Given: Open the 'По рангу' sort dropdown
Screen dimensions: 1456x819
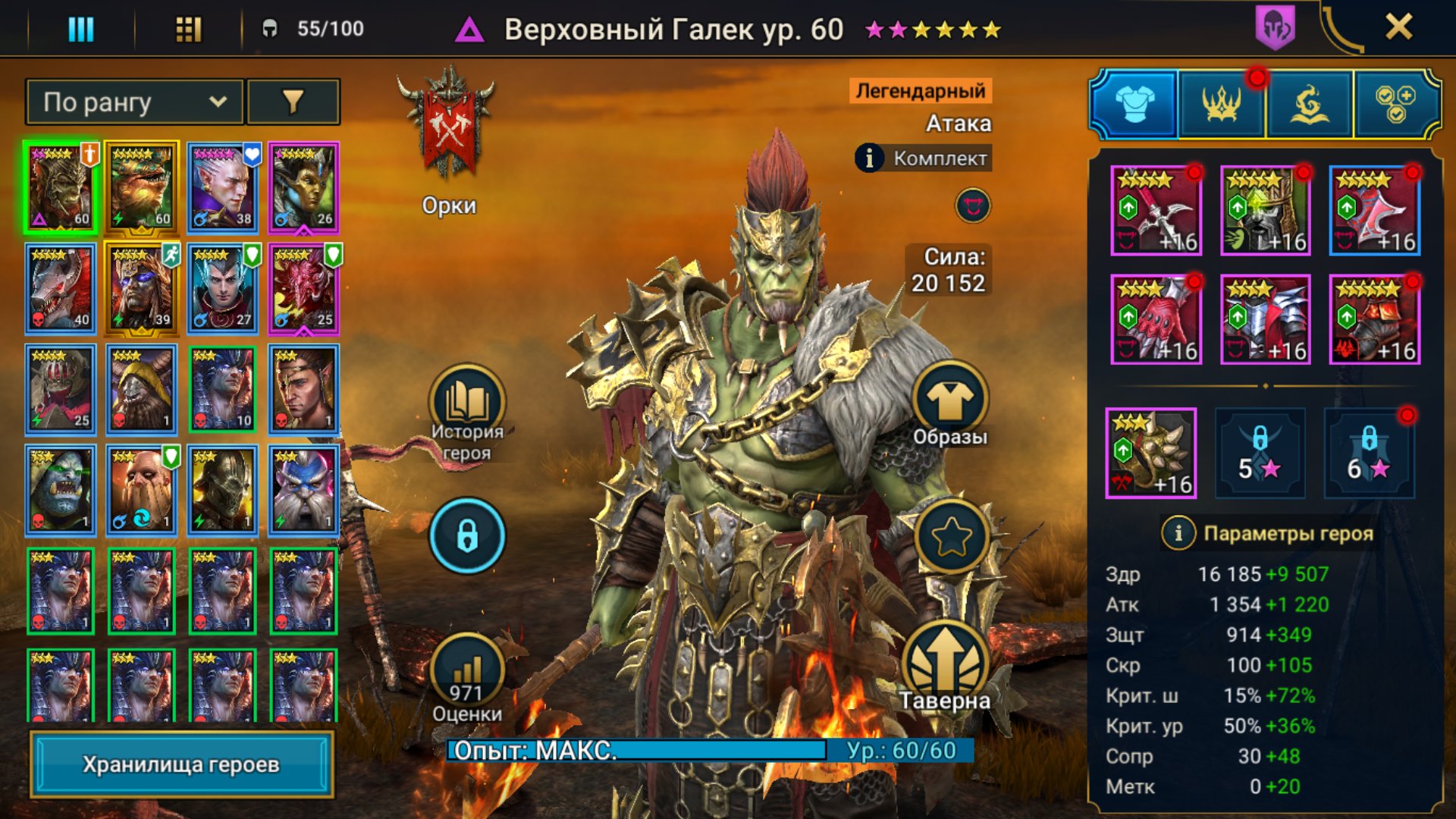Looking at the screenshot, I should click(x=134, y=102).
